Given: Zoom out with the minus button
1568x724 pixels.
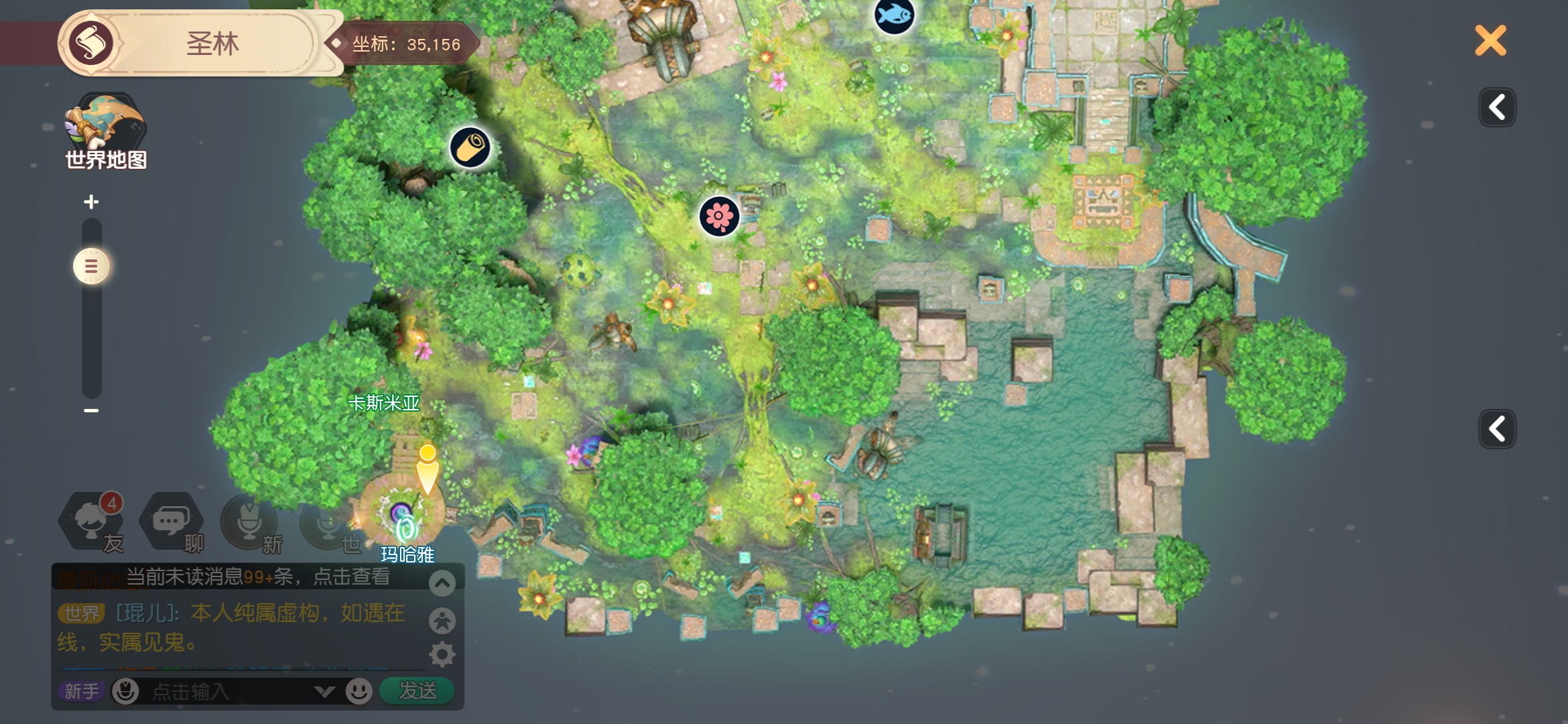Looking at the screenshot, I should pos(91,410).
